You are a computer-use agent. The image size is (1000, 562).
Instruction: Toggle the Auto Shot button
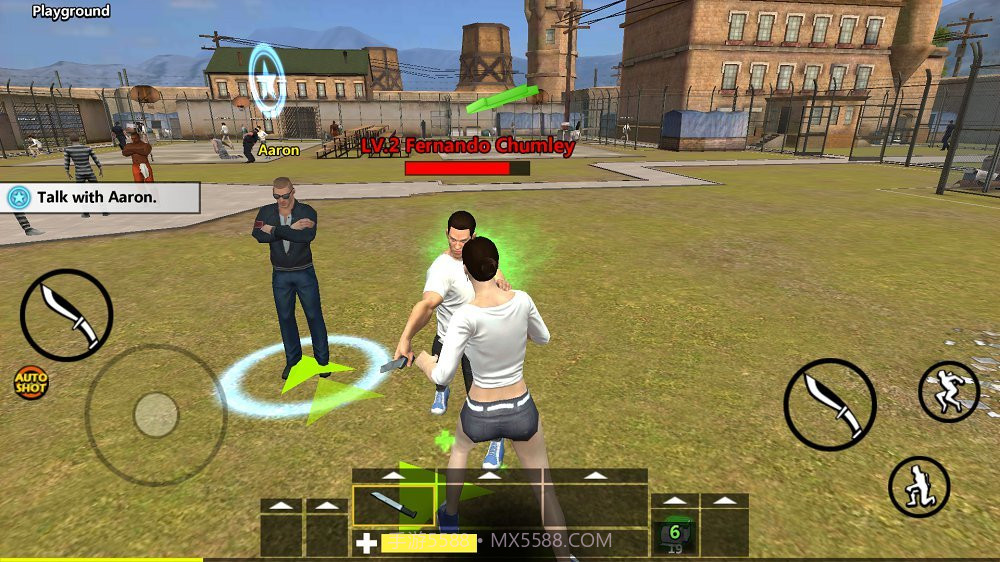tap(30, 382)
